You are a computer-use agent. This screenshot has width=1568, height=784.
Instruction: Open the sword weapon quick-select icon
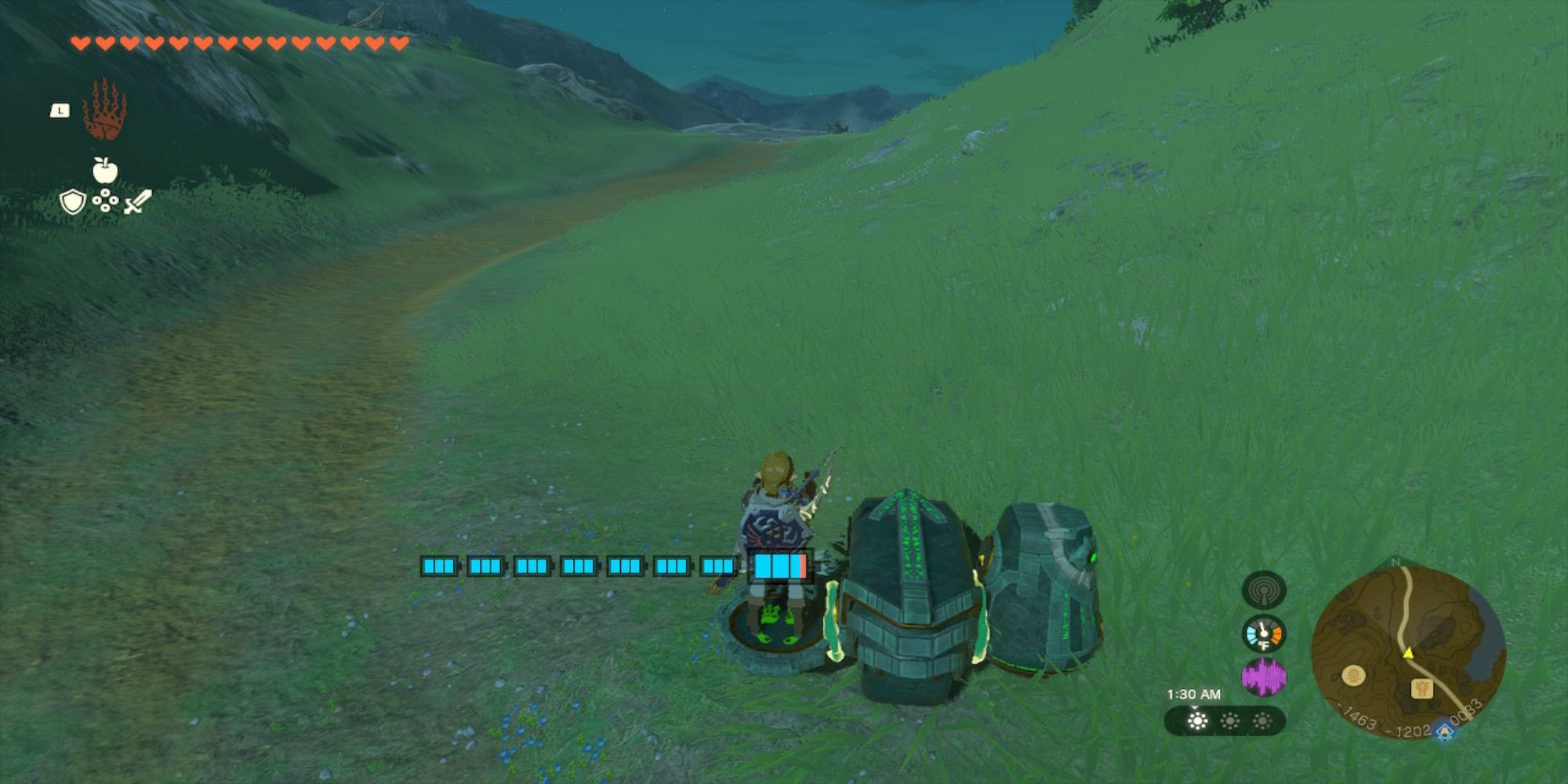click(x=137, y=202)
